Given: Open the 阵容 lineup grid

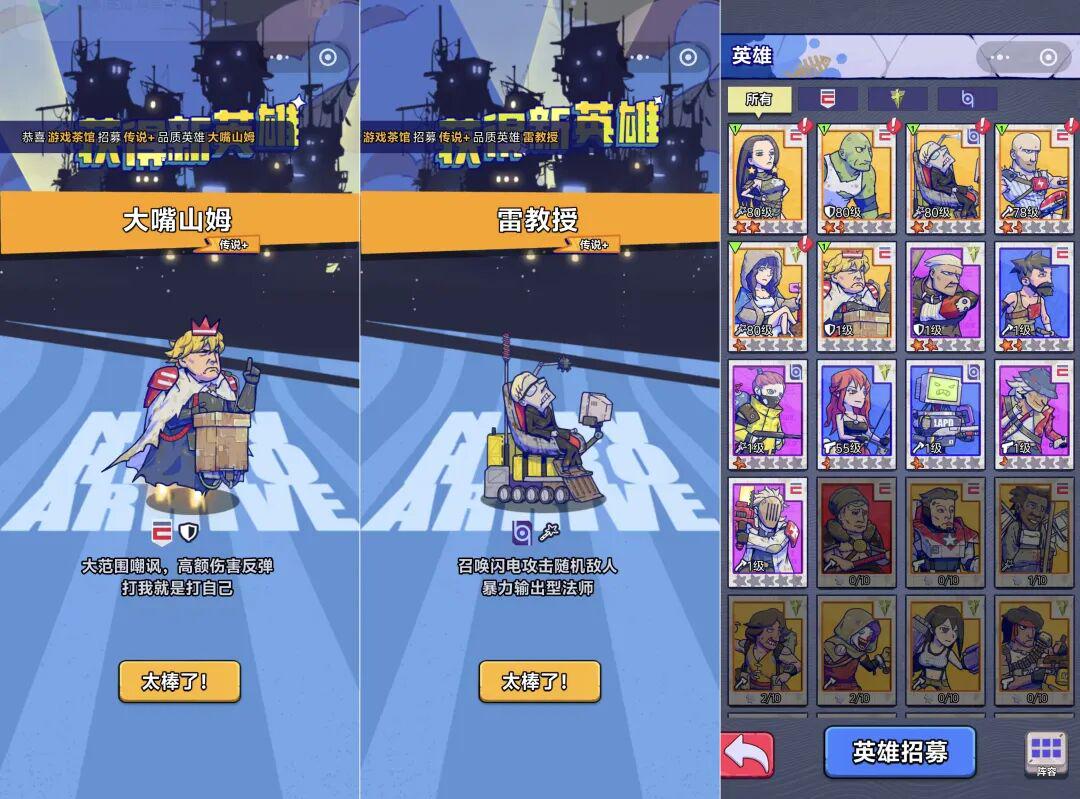Looking at the screenshot, I should click(1046, 753).
